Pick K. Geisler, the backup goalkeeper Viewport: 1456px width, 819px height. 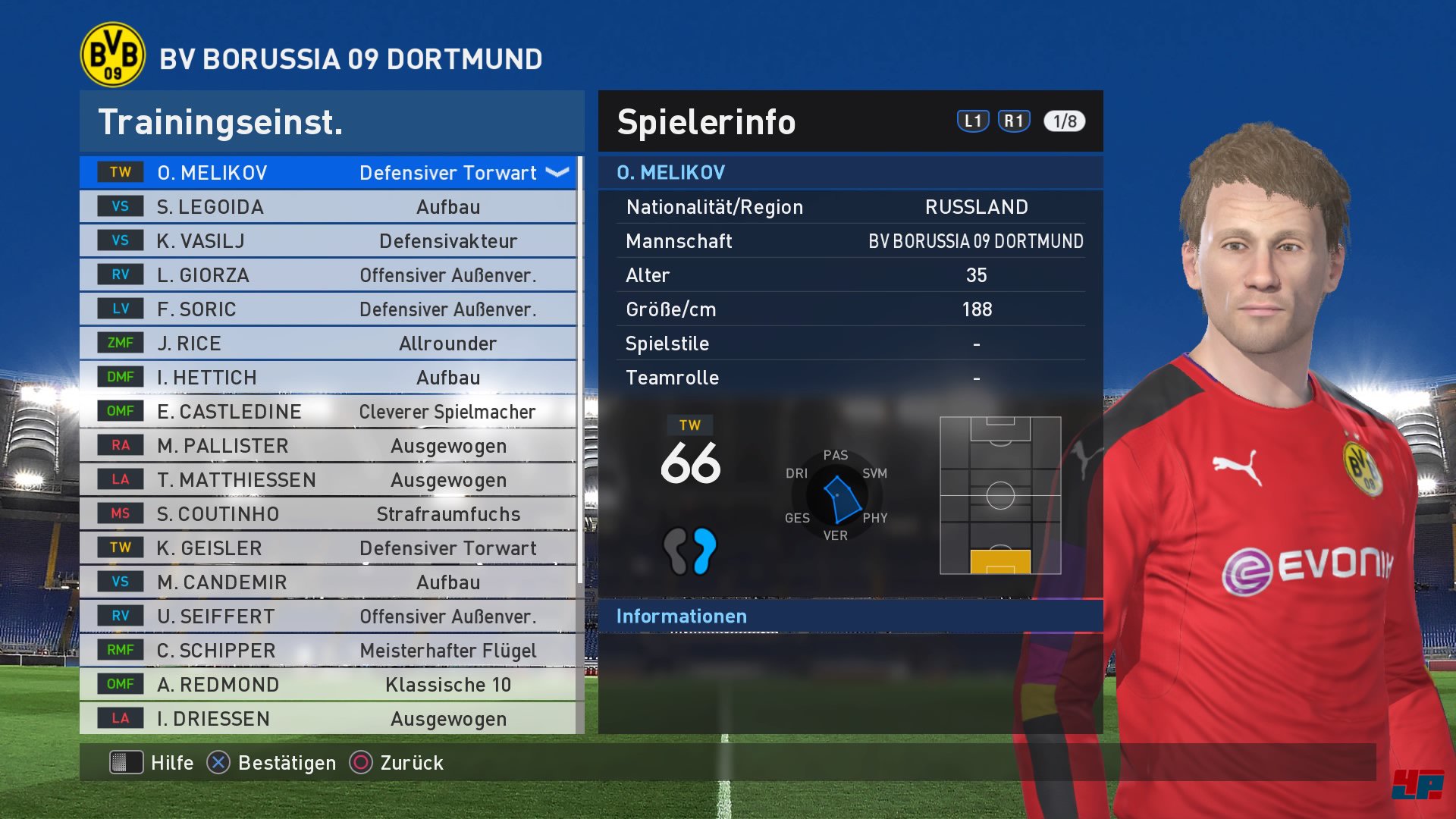(x=326, y=548)
